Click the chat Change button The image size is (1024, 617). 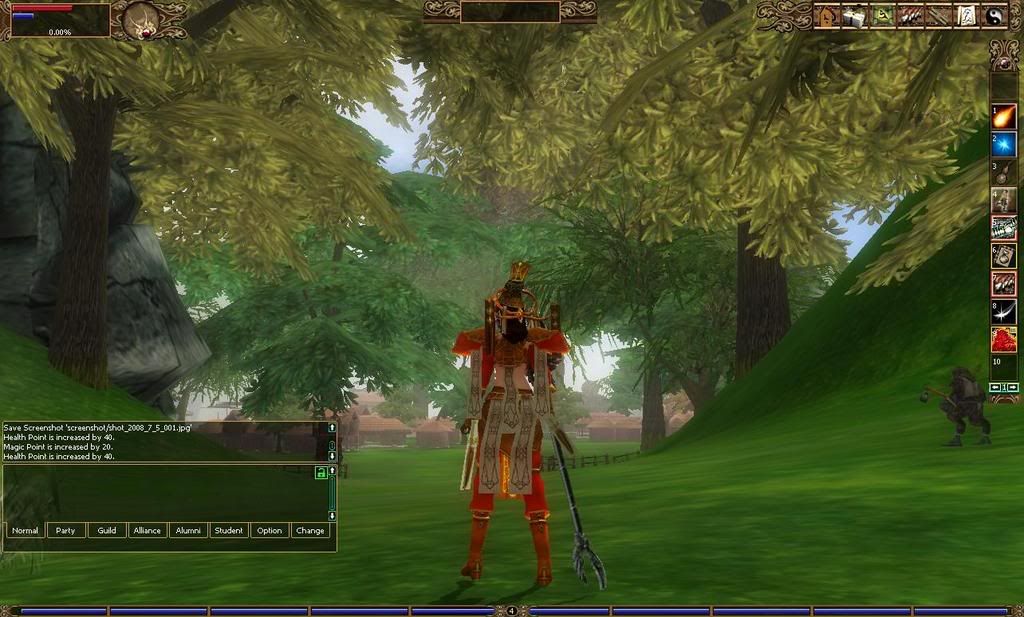pyautogui.click(x=310, y=530)
